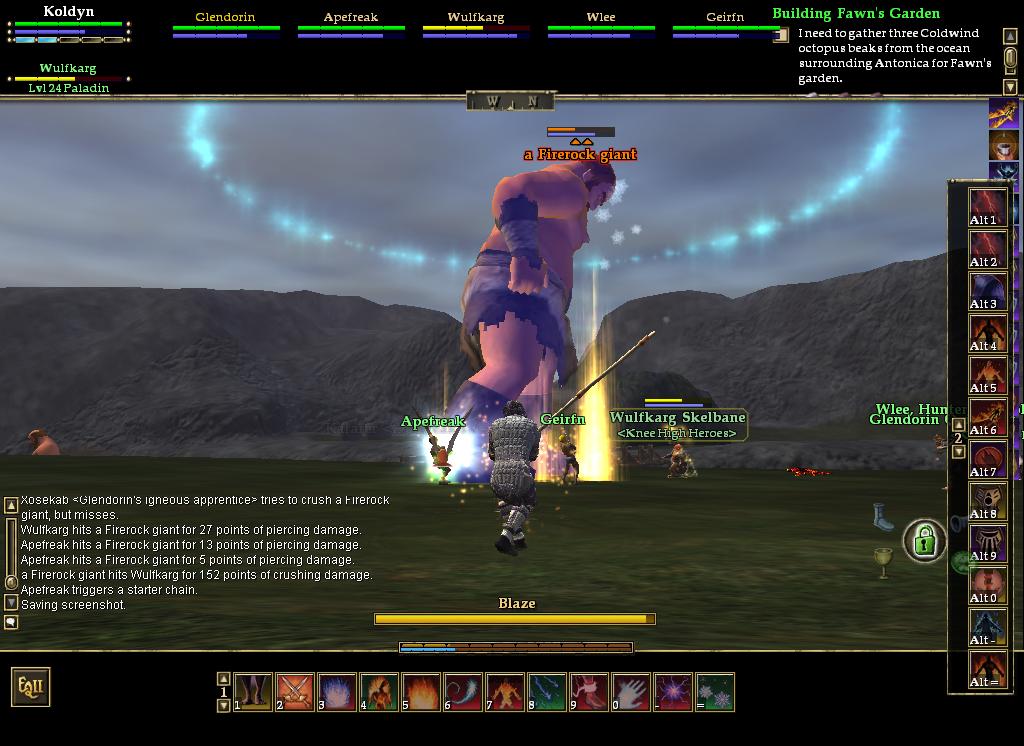This screenshot has width=1024, height=746.
Task: Select group member Geirfn
Action: pos(725,18)
